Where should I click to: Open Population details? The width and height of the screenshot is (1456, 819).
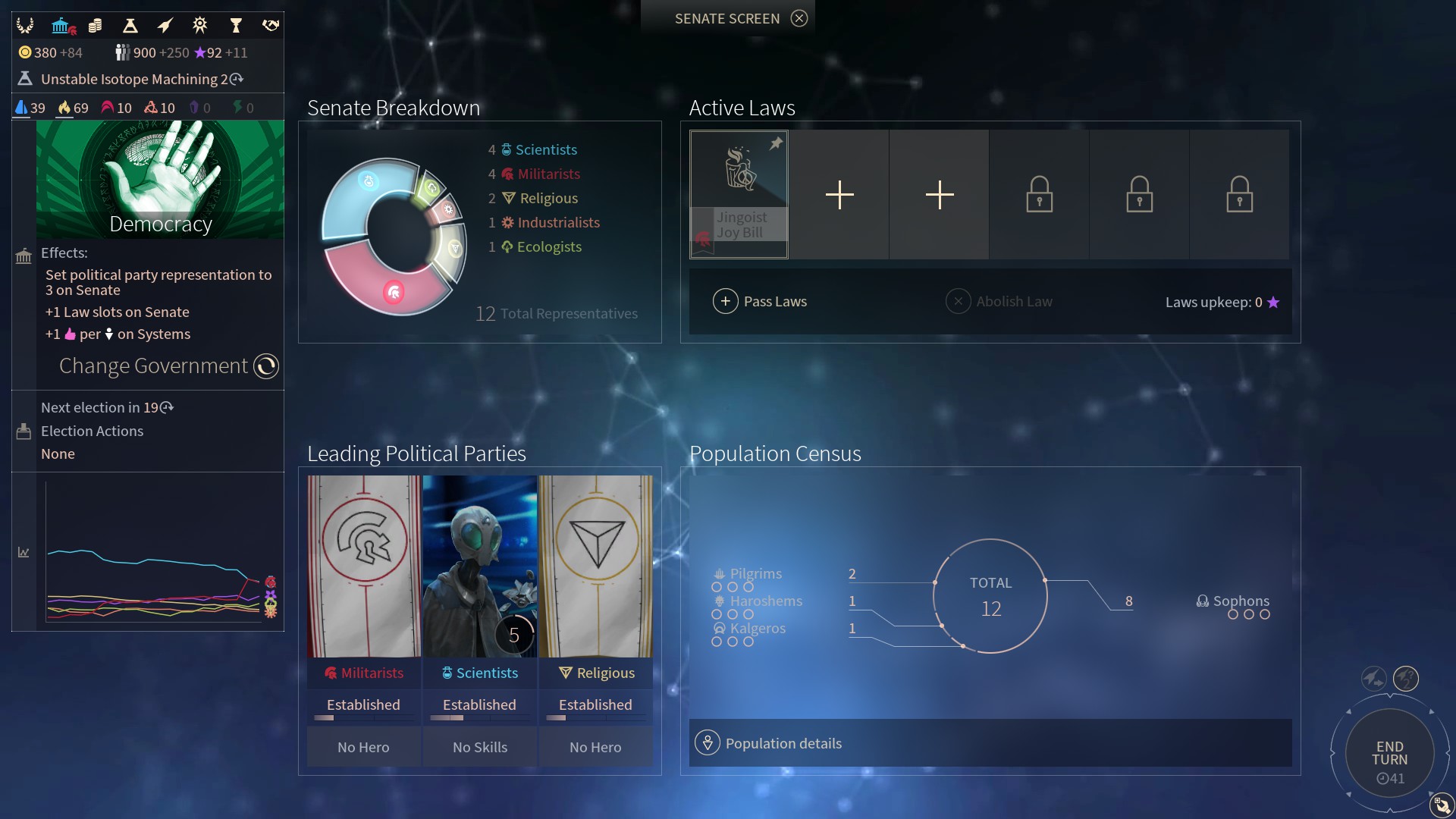(783, 743)
